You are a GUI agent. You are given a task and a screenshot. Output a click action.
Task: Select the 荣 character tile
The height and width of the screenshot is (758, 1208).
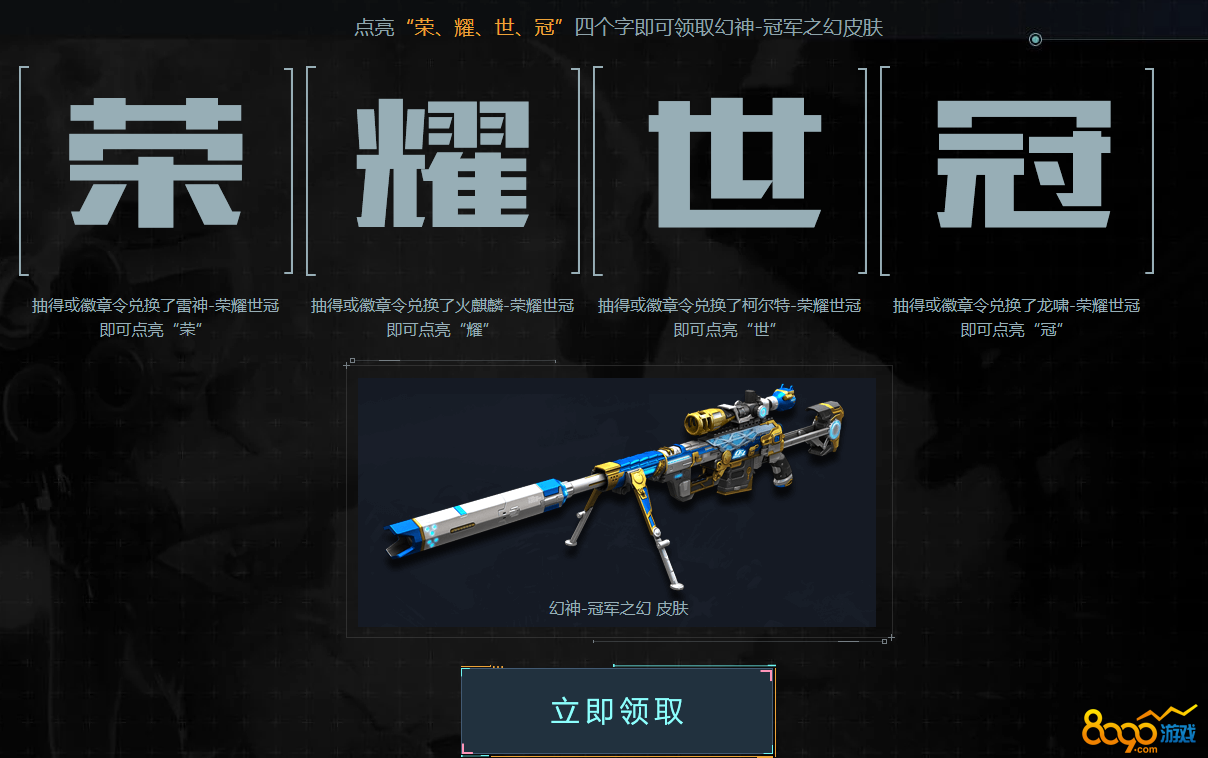click(x=156, y=165)
